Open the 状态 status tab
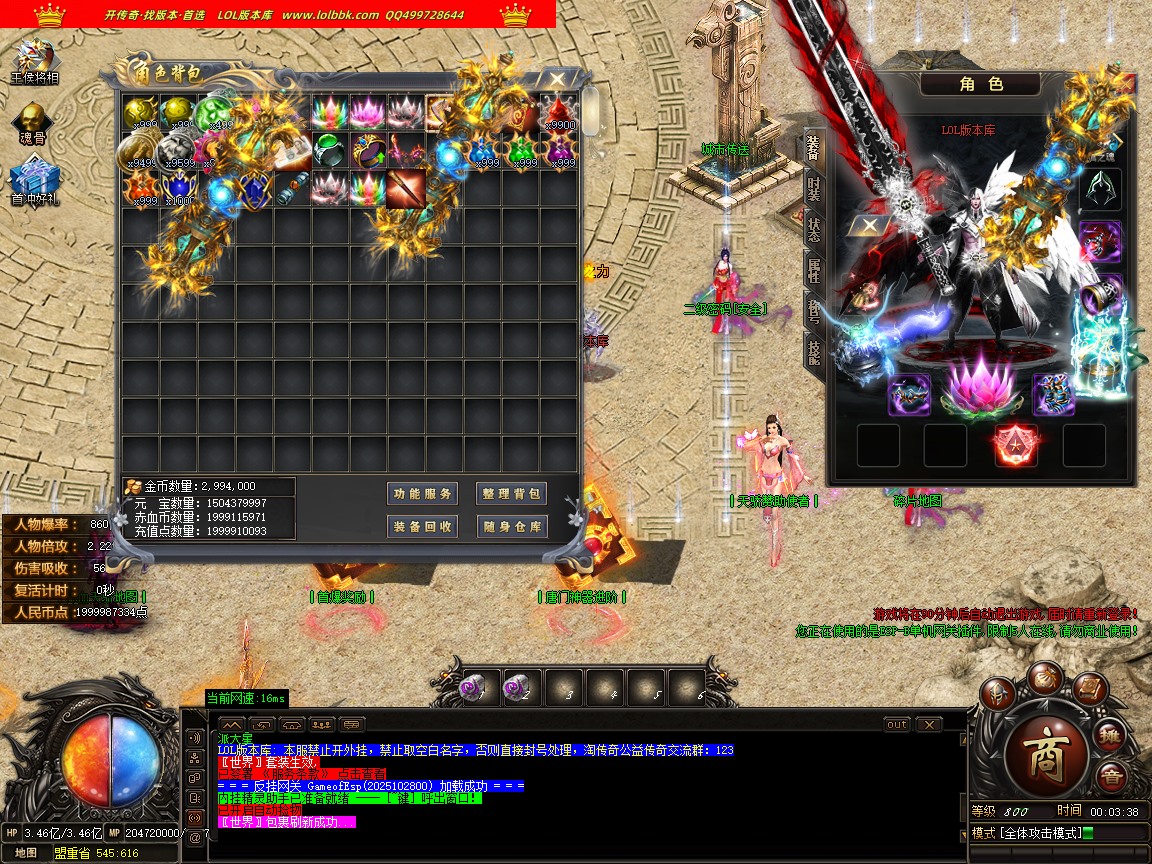1152x864 pixels. pos(813,229)
